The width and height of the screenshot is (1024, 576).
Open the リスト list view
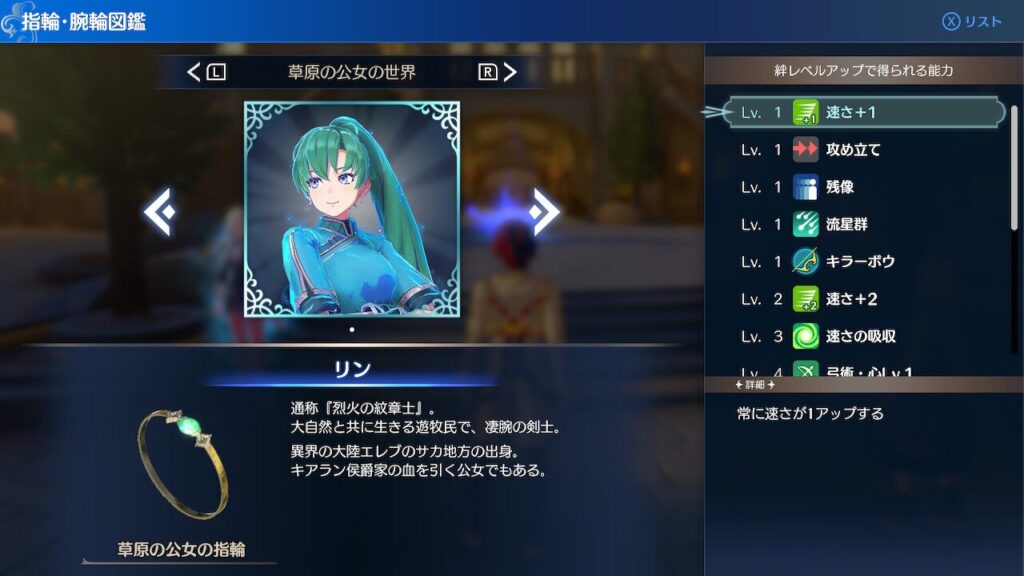(x=971, y=22)
